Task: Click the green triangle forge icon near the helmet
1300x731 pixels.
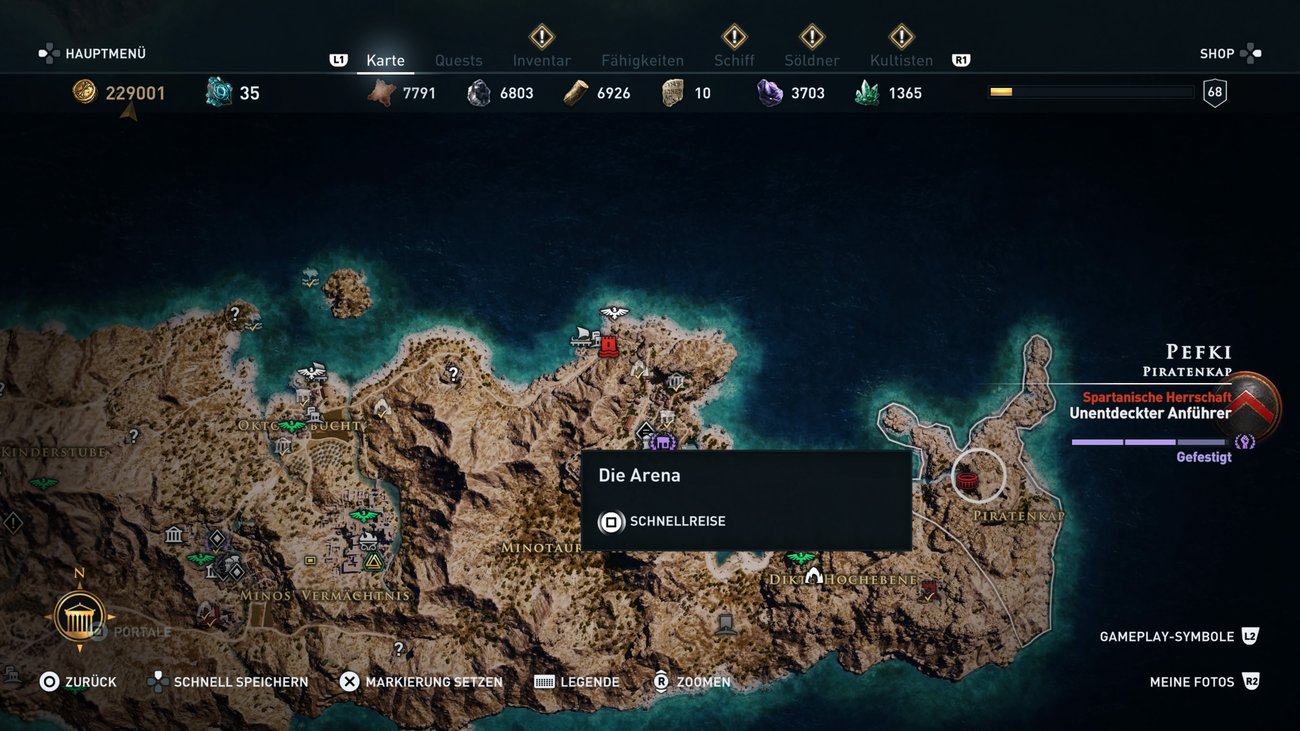Action: 372,559
